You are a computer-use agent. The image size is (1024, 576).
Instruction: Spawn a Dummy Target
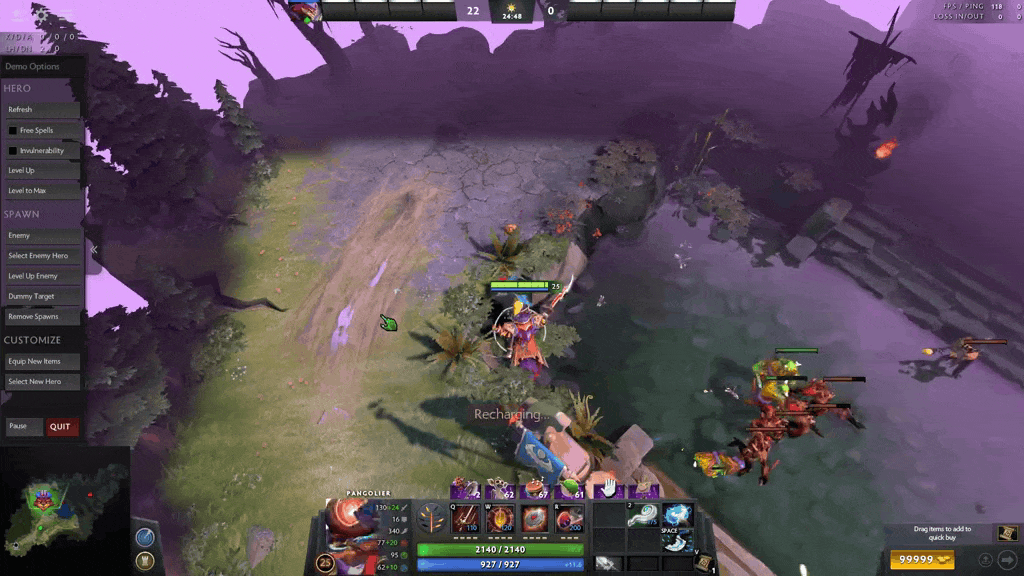point(41,296)
